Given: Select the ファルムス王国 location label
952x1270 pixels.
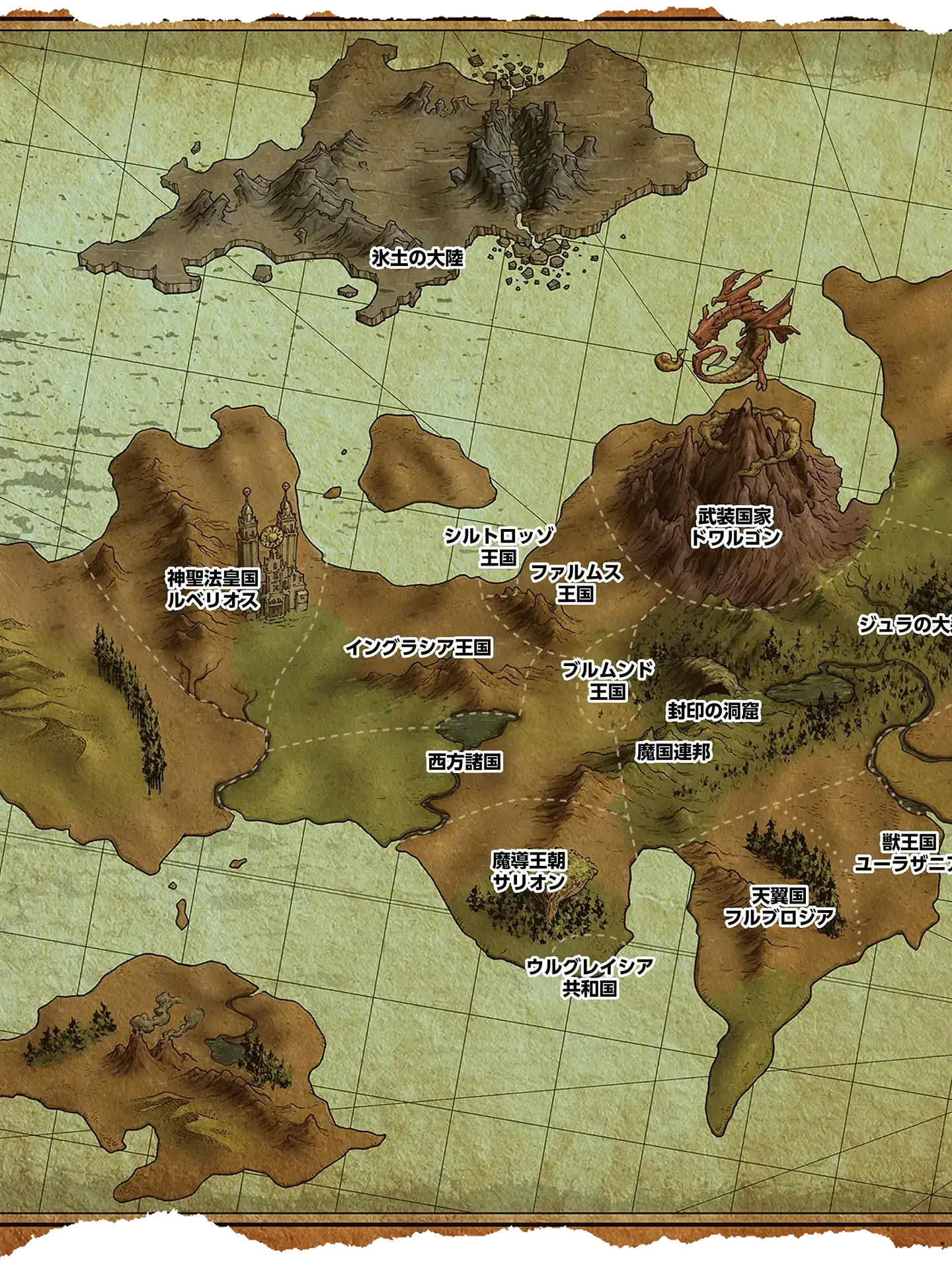Looking at the screenshot, I should (x=575, y=583).
